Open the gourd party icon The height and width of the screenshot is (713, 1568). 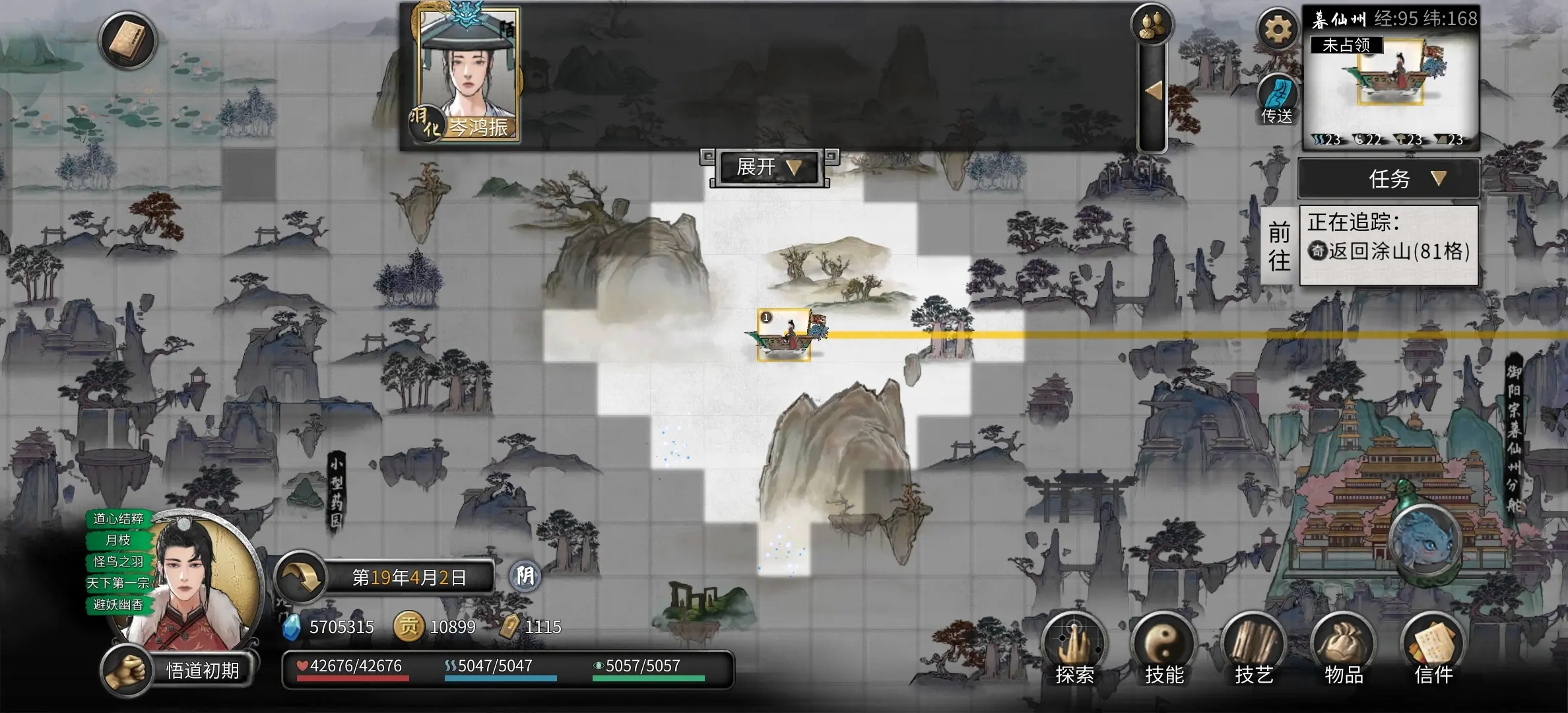(1152, 25)
